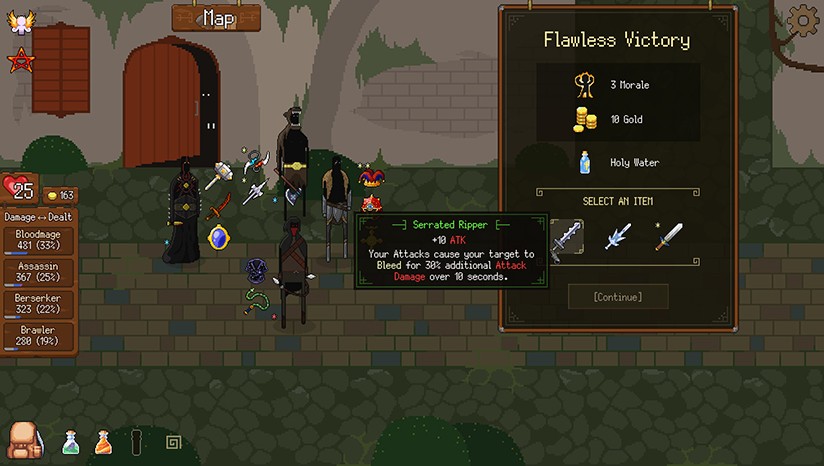Choose the ice trident reward item

point(618,238)
